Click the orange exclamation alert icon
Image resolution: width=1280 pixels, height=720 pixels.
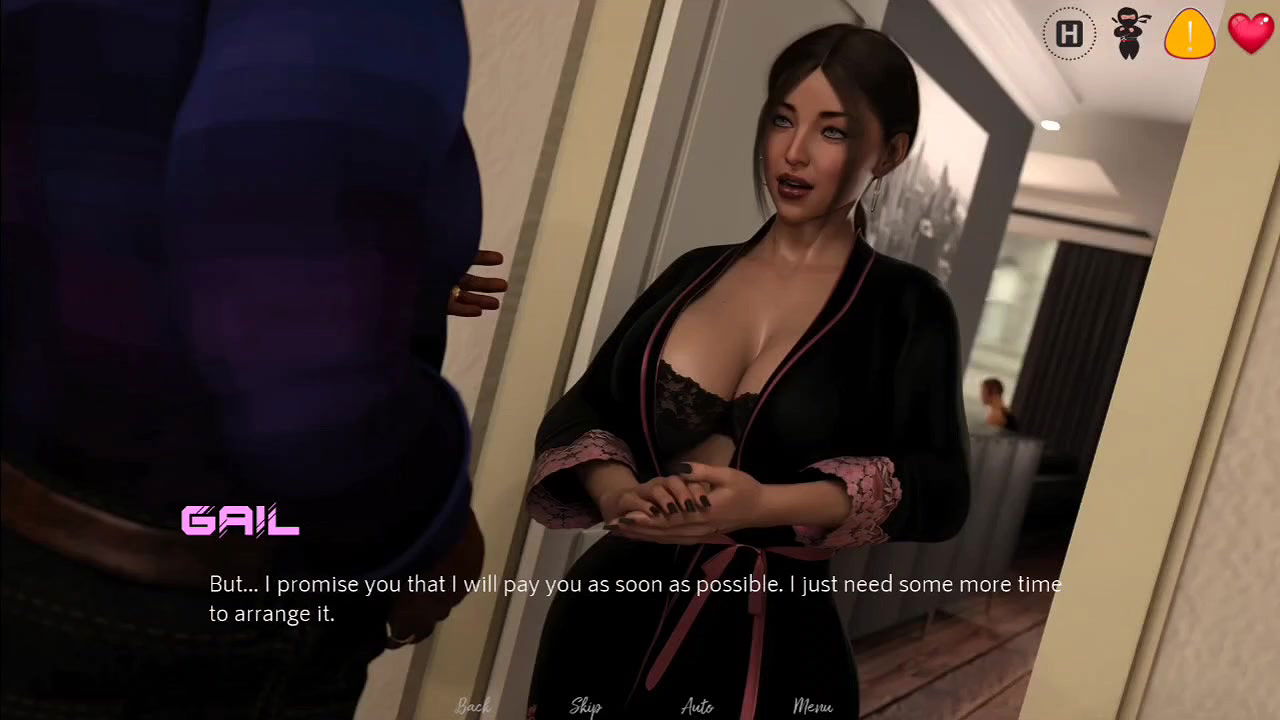pyautogui.click(x=1189, y=33)
